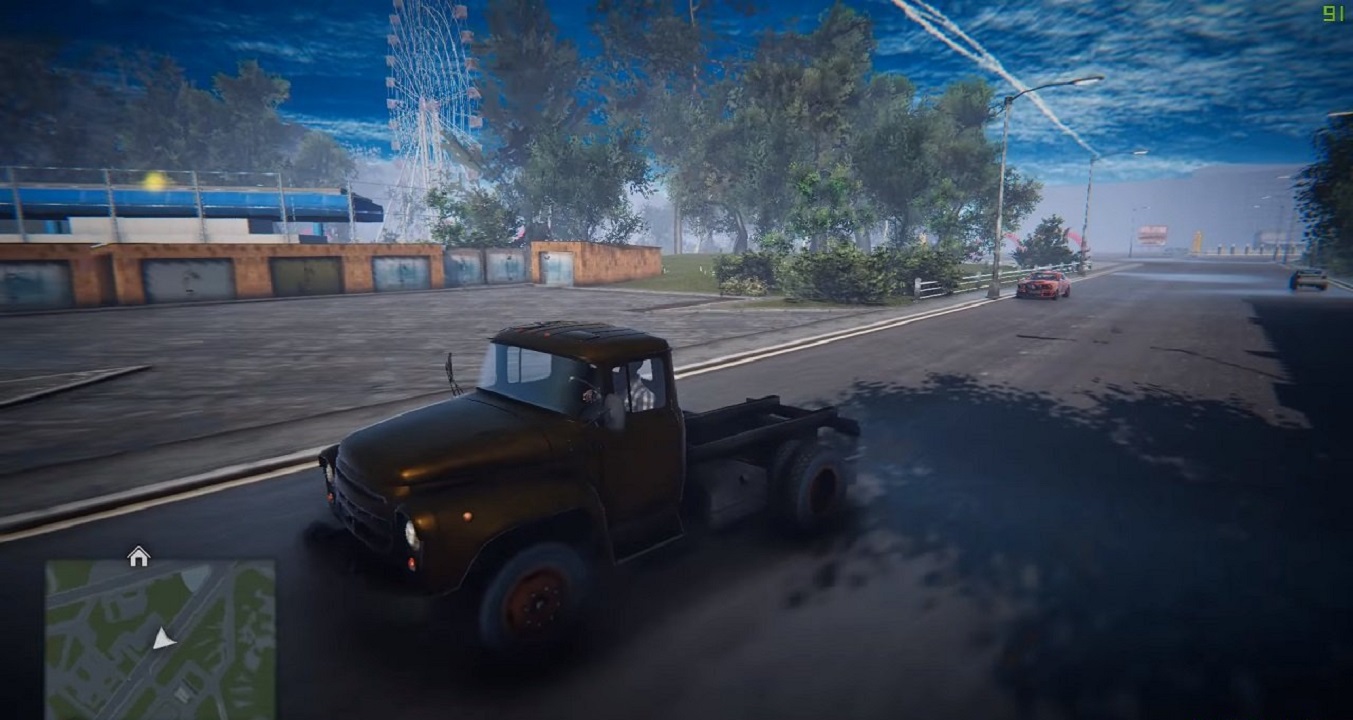This screenshot has width=1353, height=720.
Task: Select the home marker above the minimap
Action: pos(138,556)
